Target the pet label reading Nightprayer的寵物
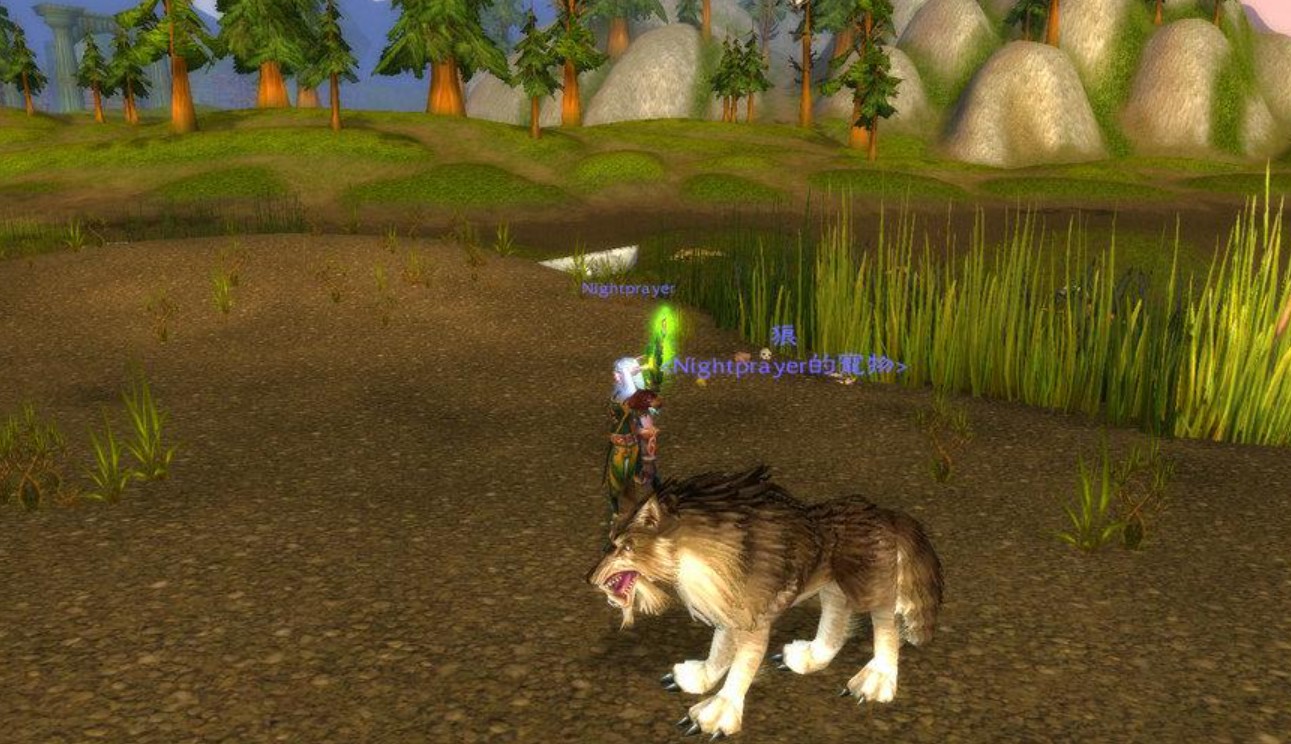1291x744 pixels. coord(789,367)
